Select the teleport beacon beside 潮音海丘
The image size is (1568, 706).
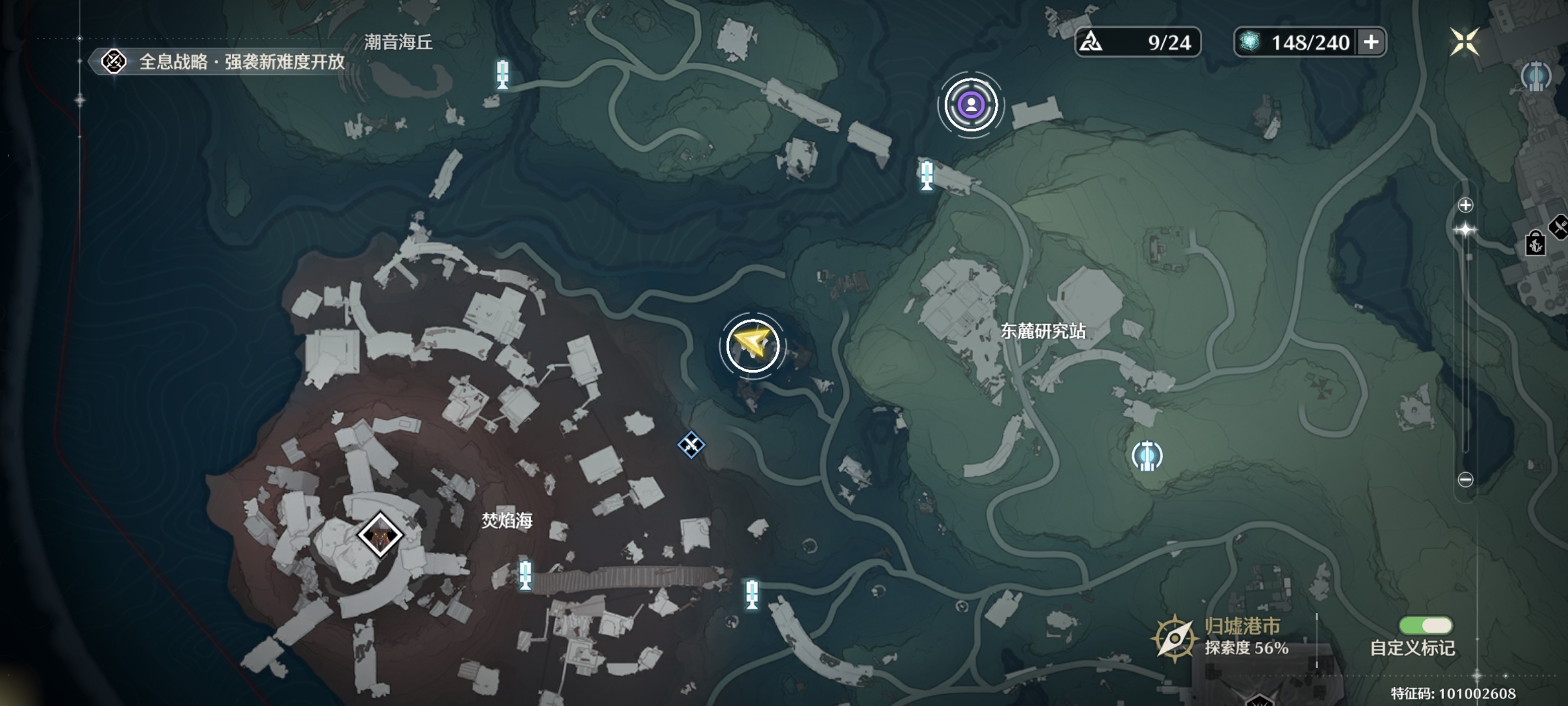502,75
